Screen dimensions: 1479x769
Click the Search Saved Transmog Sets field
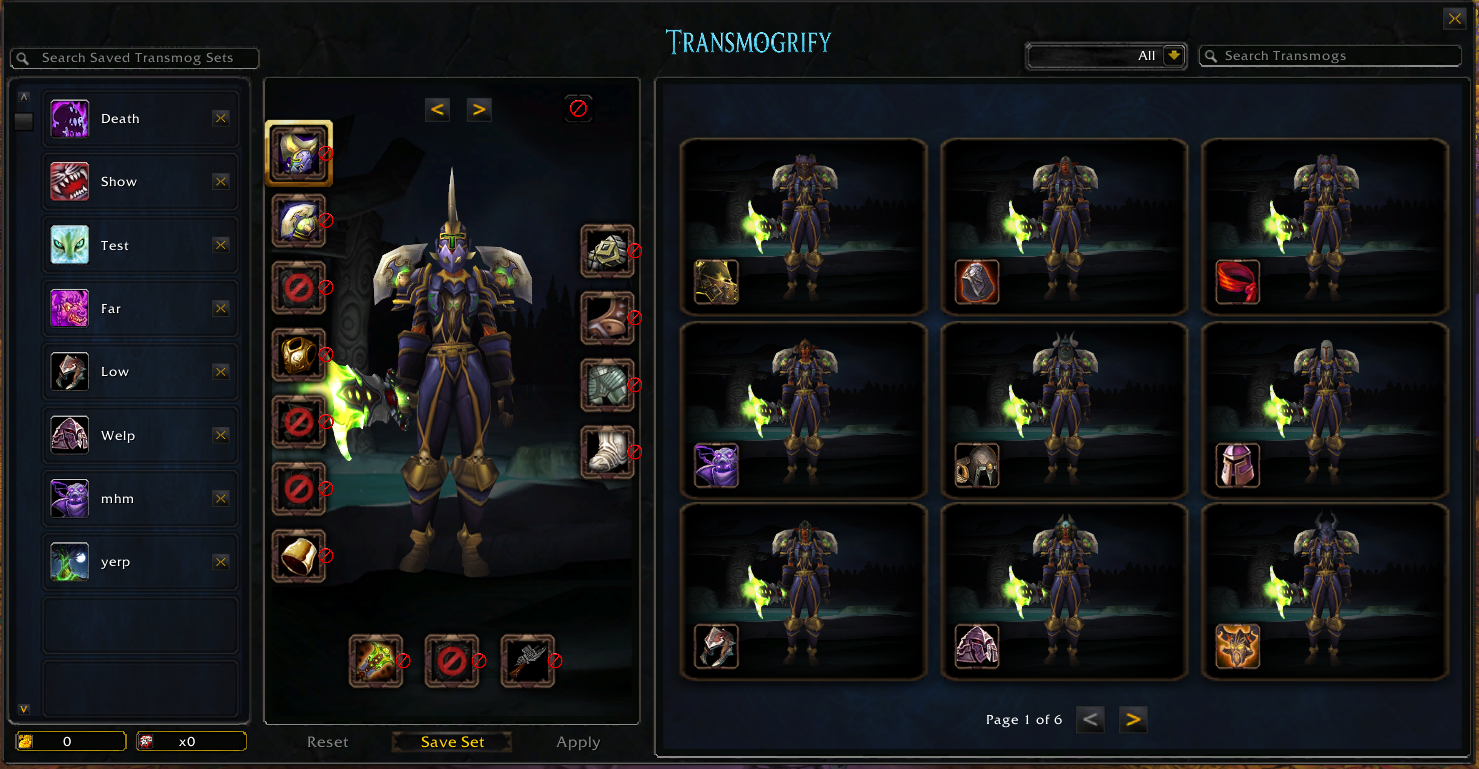(x=136, y=58)
